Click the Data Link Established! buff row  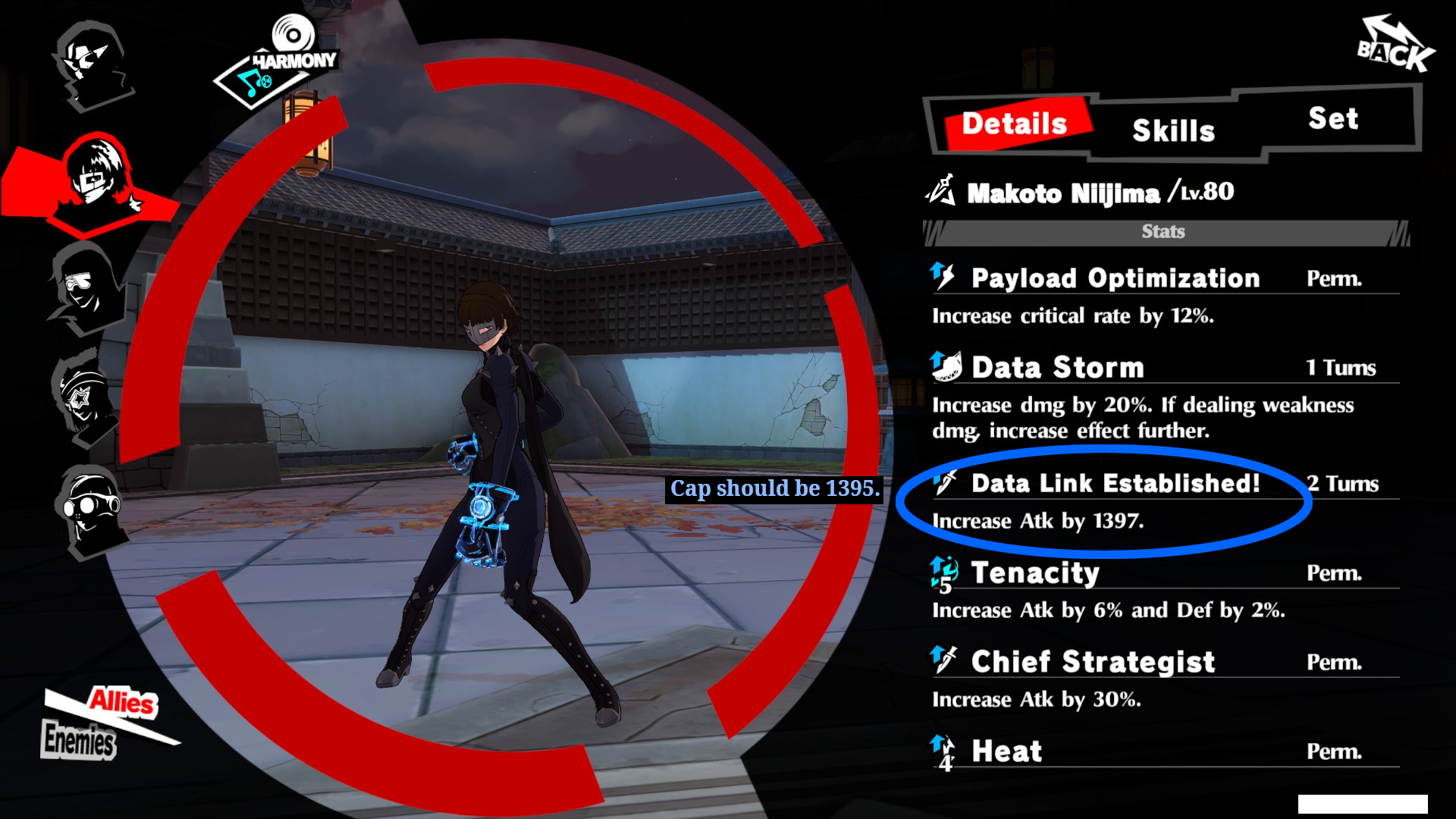1115,484
